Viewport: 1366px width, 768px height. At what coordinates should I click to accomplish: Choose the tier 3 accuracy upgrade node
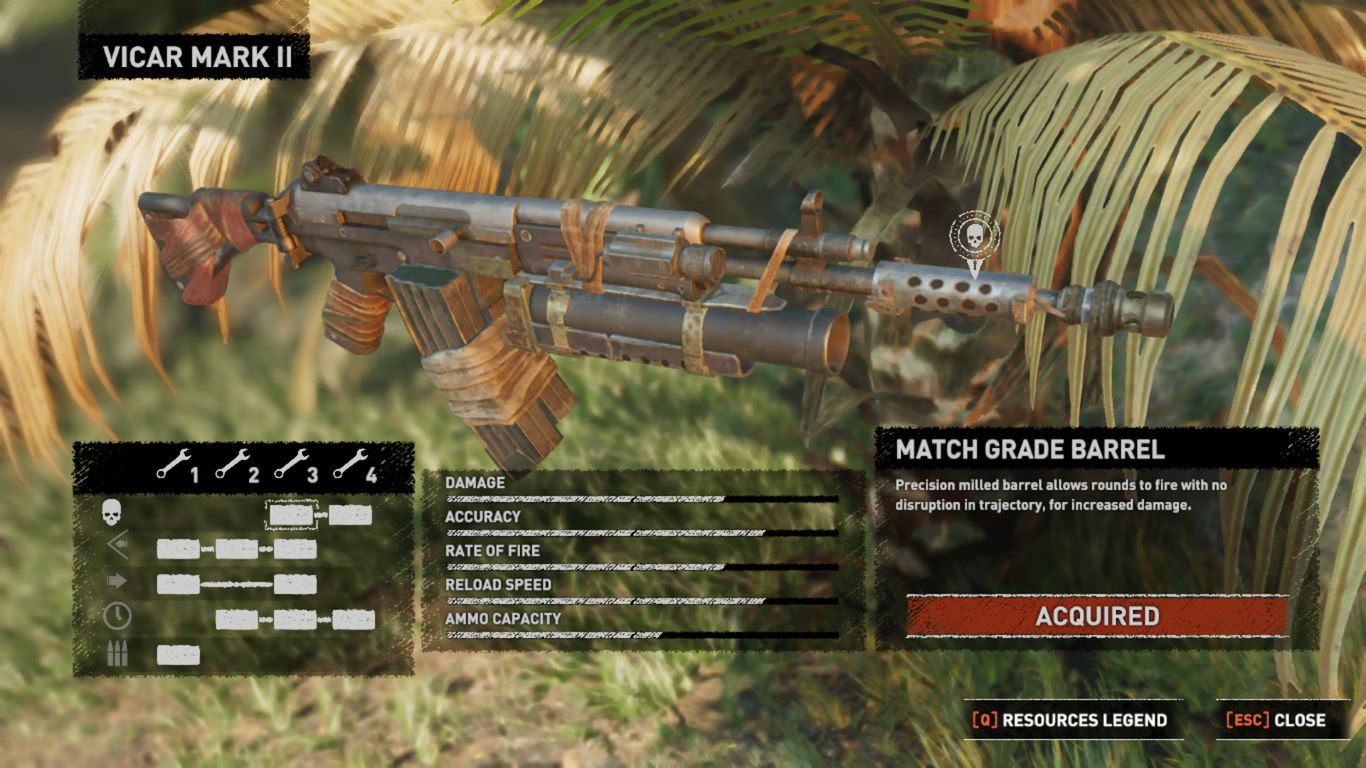295,549
